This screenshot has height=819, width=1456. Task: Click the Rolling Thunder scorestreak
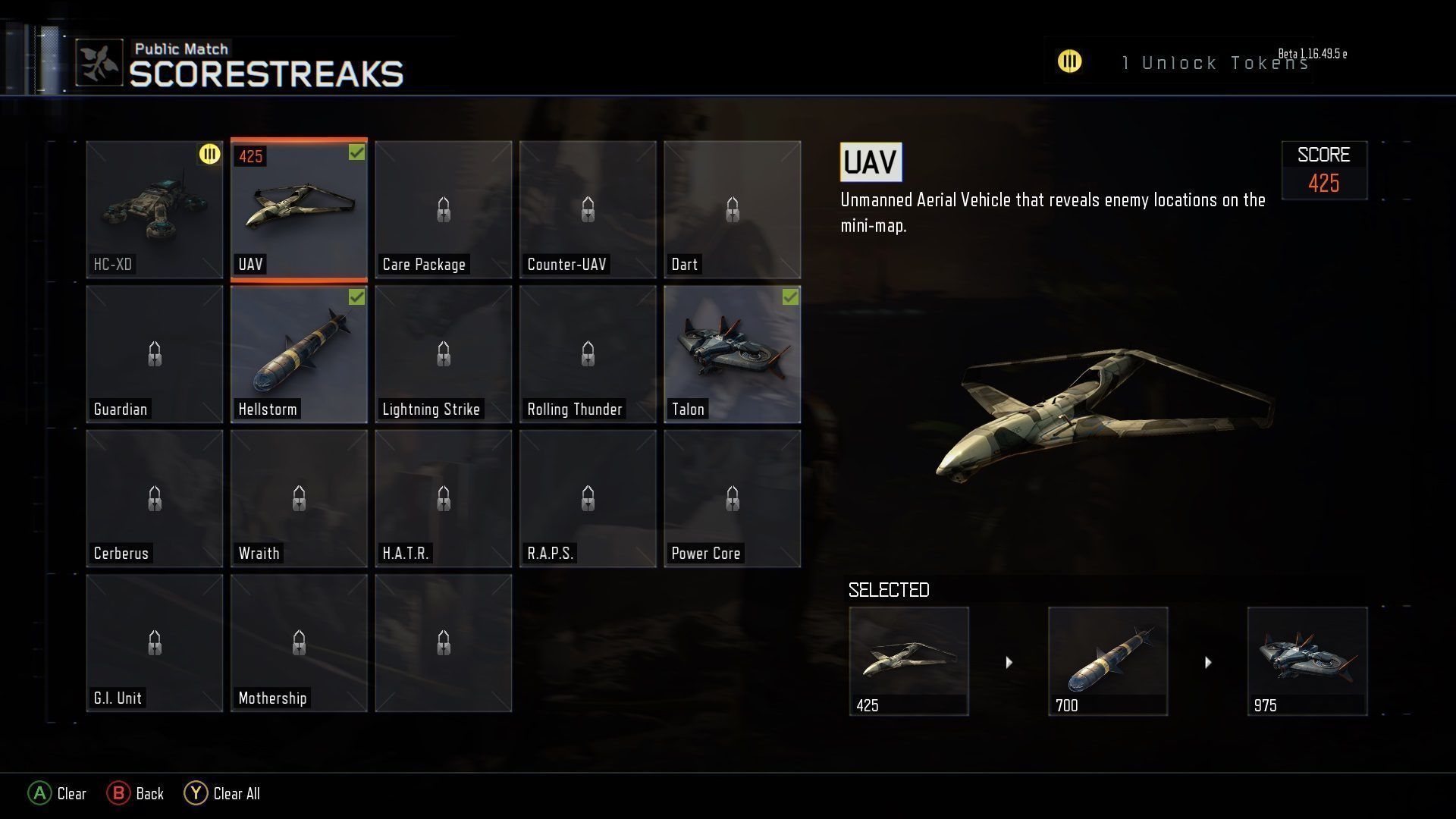tap(588, 354)
